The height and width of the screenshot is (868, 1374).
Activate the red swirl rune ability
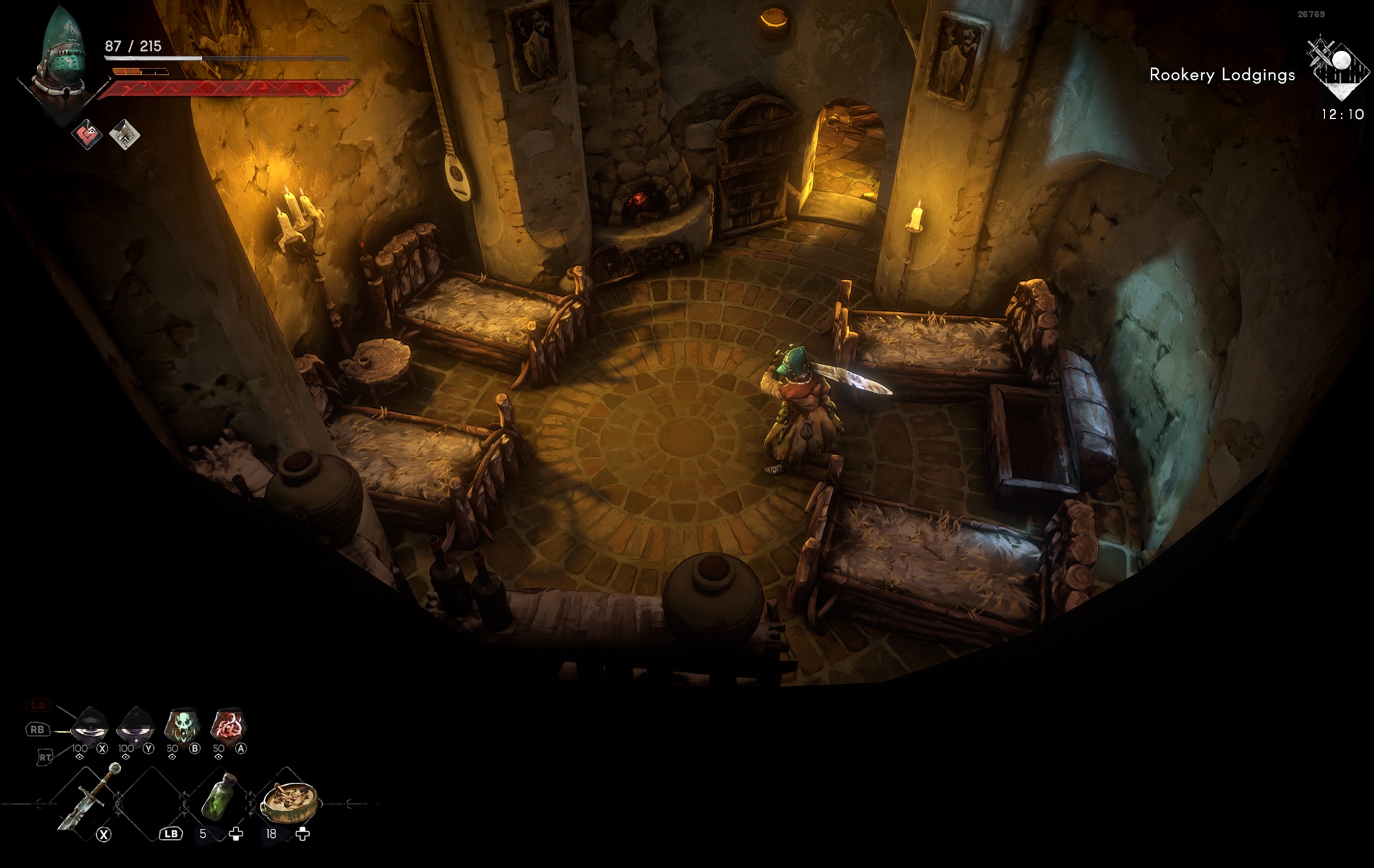pos(227,727)
